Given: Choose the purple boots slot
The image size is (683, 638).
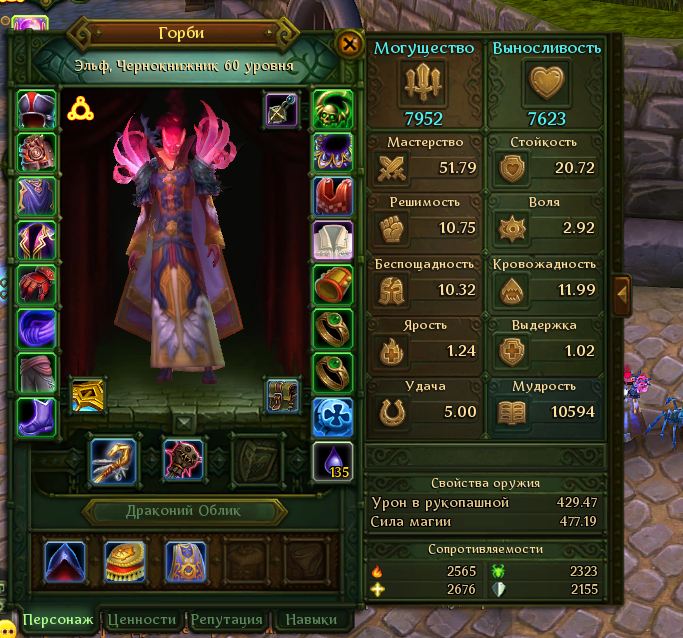Looking at the screenshot, I should click(x=37, y=416).
